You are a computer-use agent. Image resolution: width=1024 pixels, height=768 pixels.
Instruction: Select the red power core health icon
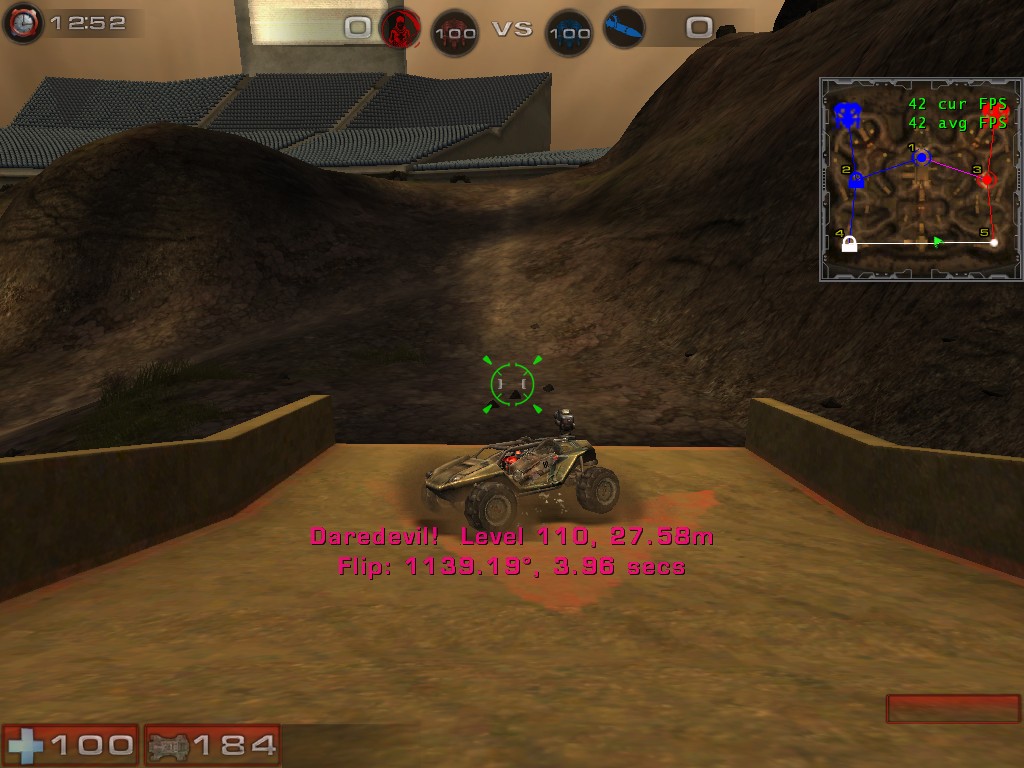coord(455,32)
